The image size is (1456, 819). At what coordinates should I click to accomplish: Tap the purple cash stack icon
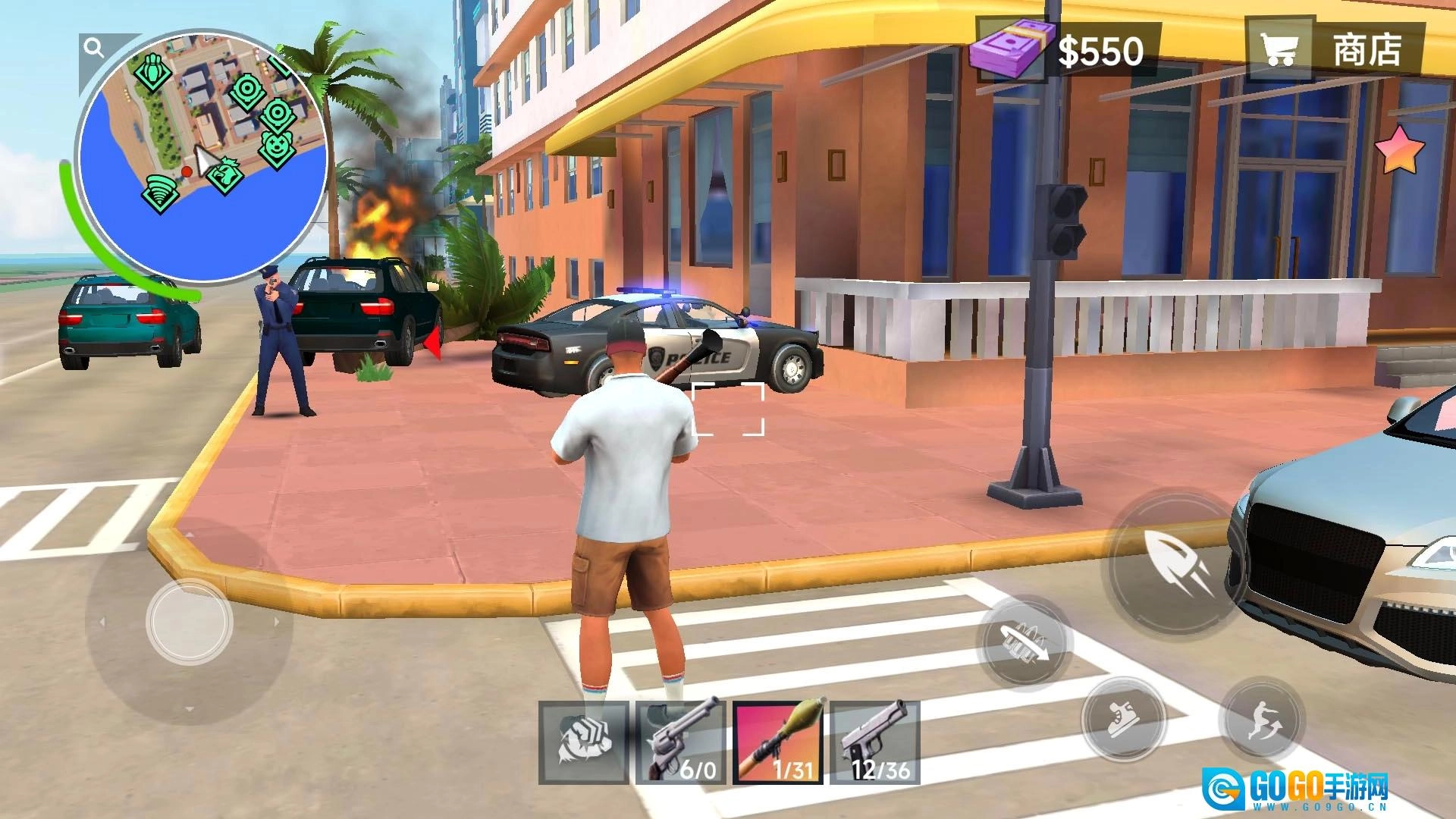pyautogui.click(x=1009, y=47)
